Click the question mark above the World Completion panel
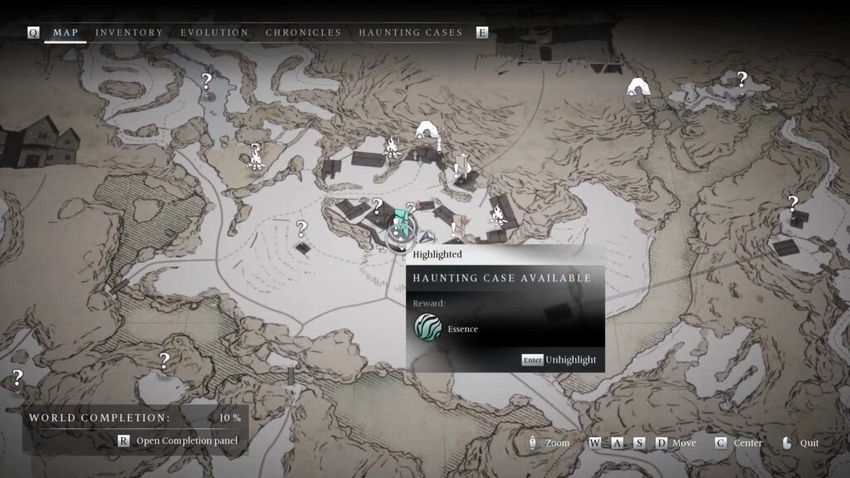This screenshot has height=478, width=850. point(164,361)
